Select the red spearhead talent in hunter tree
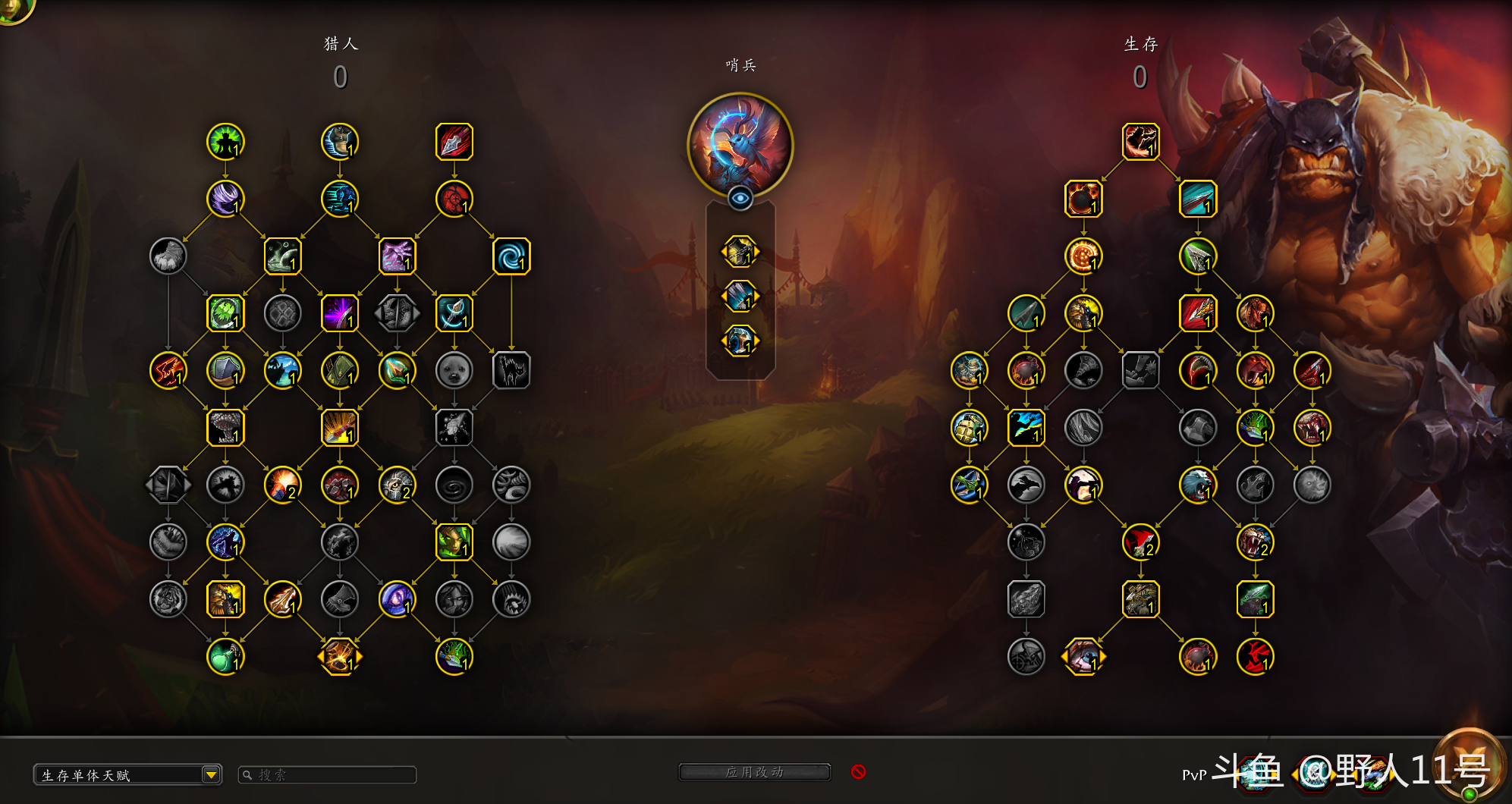The width and height of the screenshot is (1512, 804). (x=454, y=142)
